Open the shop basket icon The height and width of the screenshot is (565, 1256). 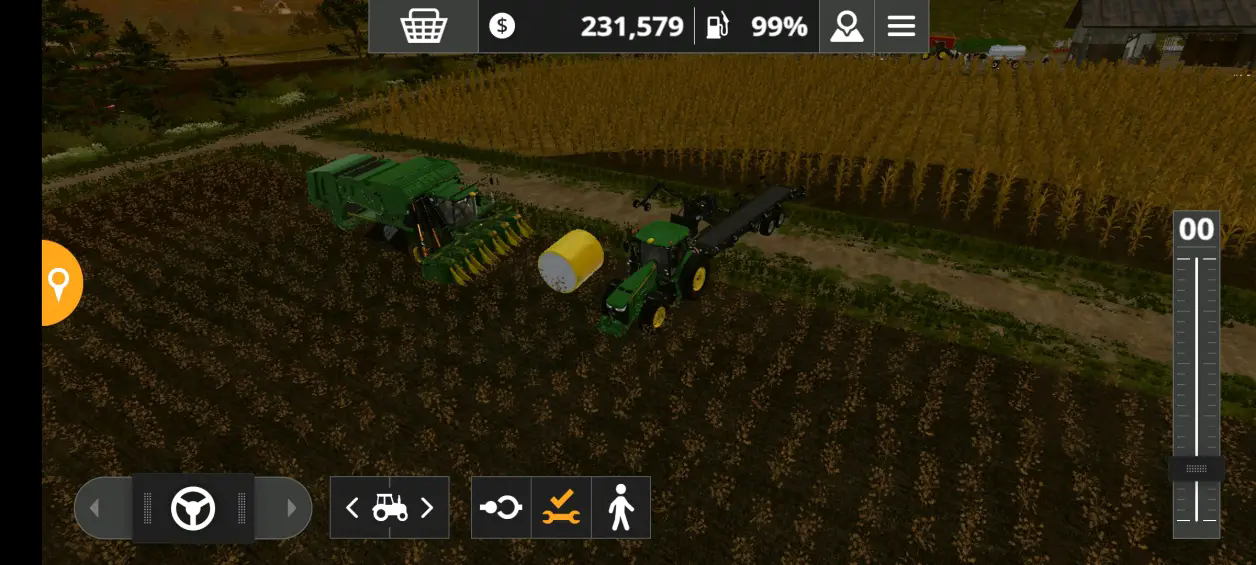coord(423,26)
